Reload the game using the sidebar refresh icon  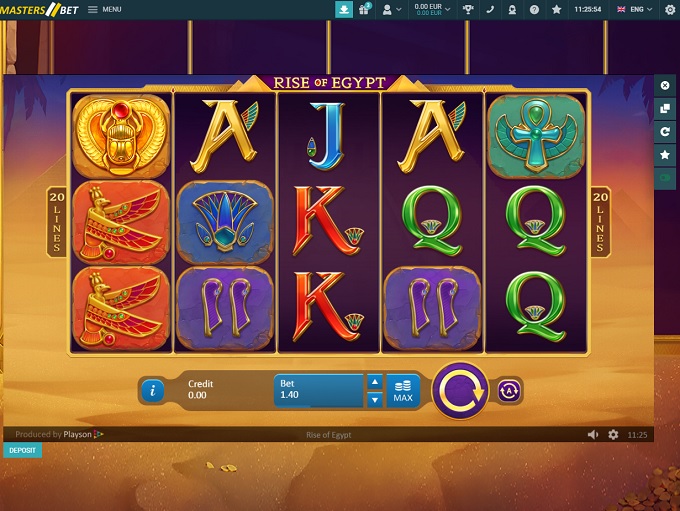665,131
